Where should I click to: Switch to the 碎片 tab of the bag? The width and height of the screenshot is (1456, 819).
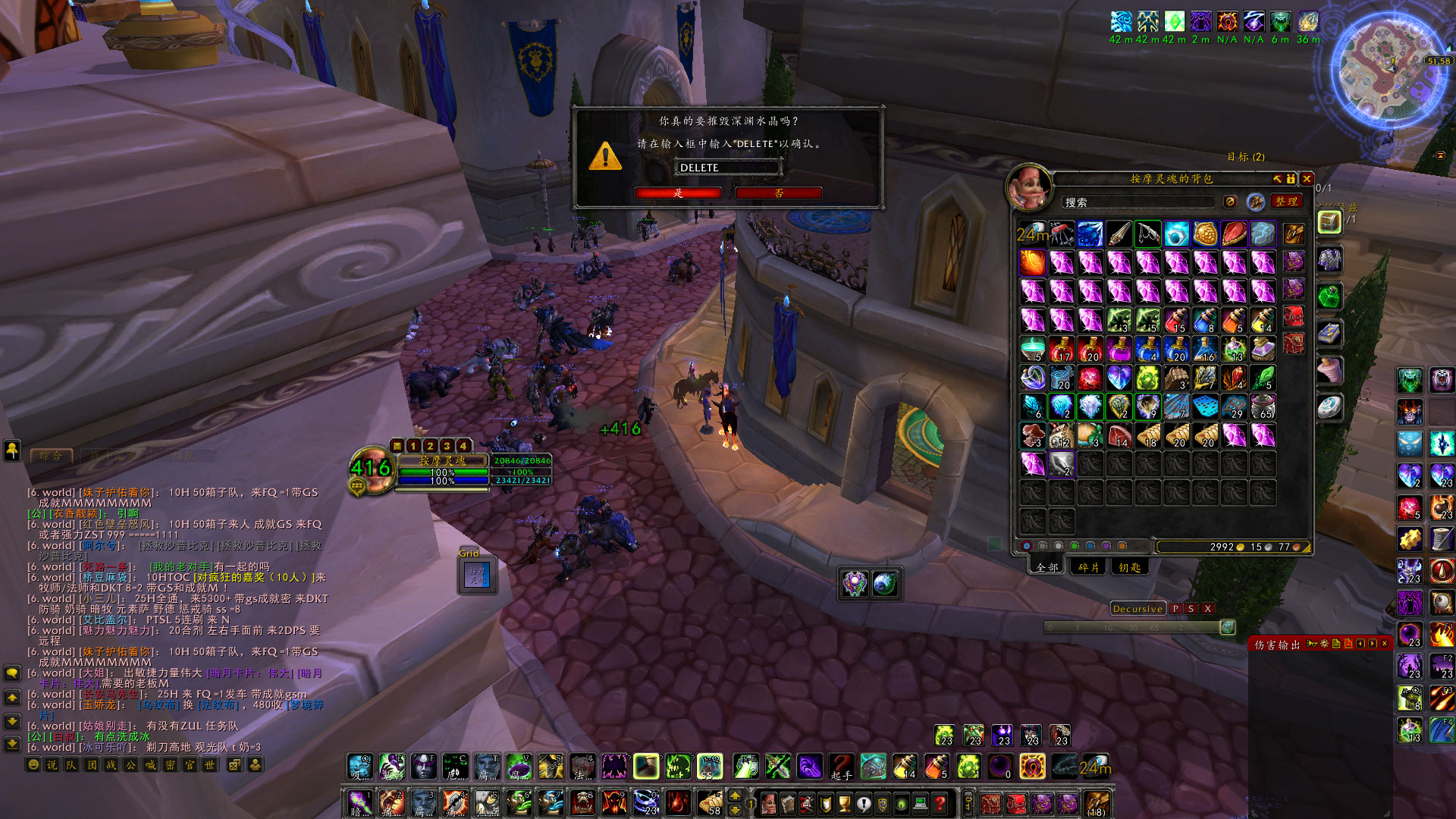coord(1087,567)
